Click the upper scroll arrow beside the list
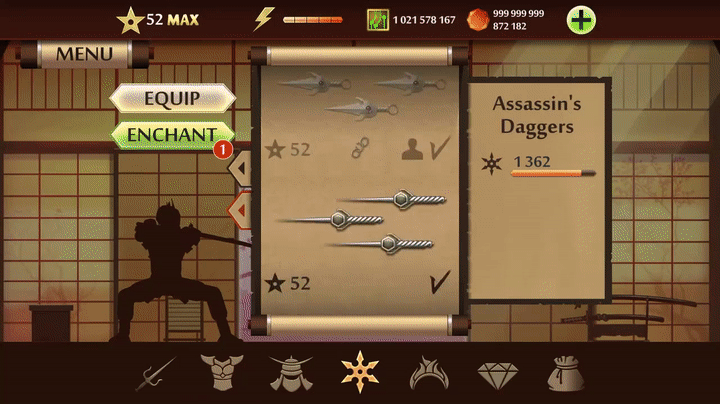720x404 pixels. point(240,169)
